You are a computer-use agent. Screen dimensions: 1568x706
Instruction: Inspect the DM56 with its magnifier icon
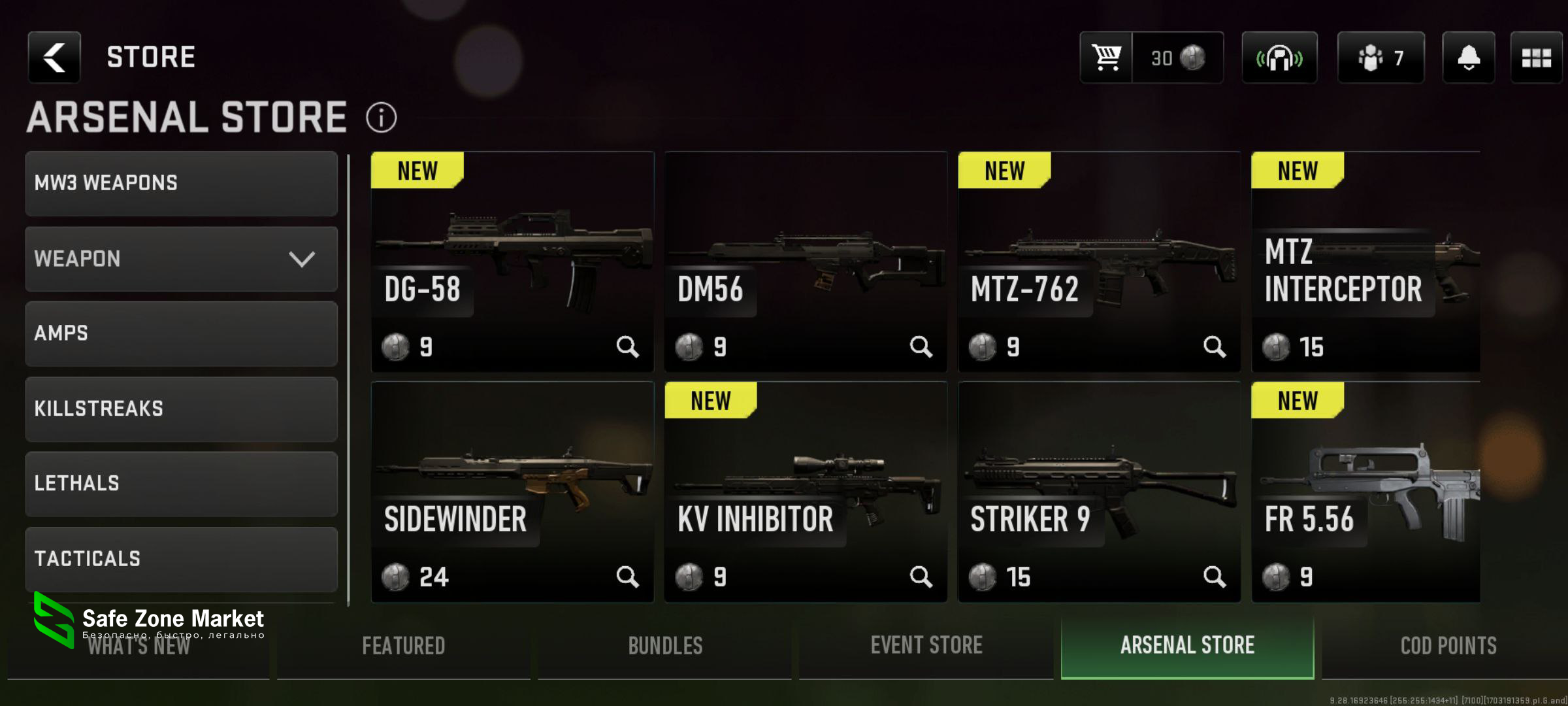click(921, 346)
